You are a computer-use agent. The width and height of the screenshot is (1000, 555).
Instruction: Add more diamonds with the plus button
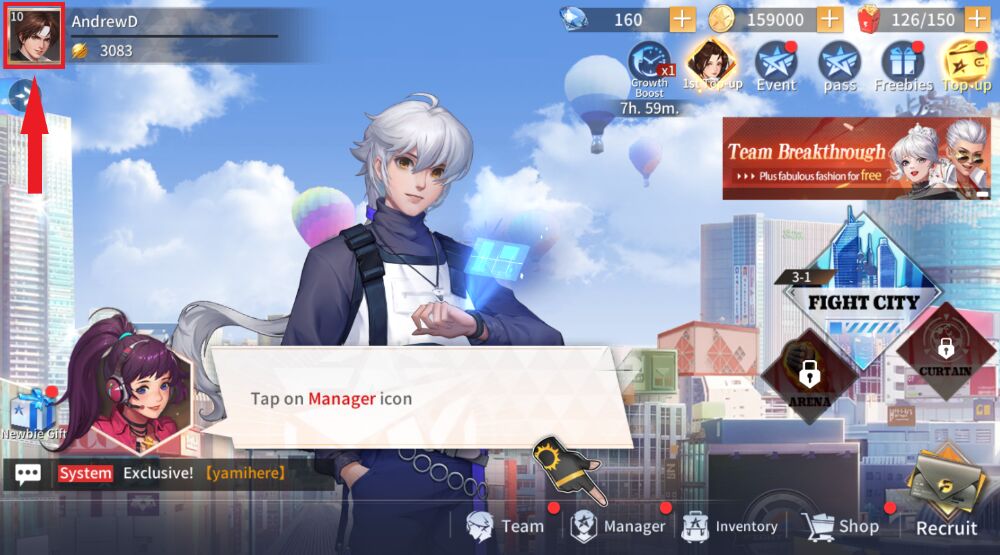pyautogui.click(x=682, y=19)
